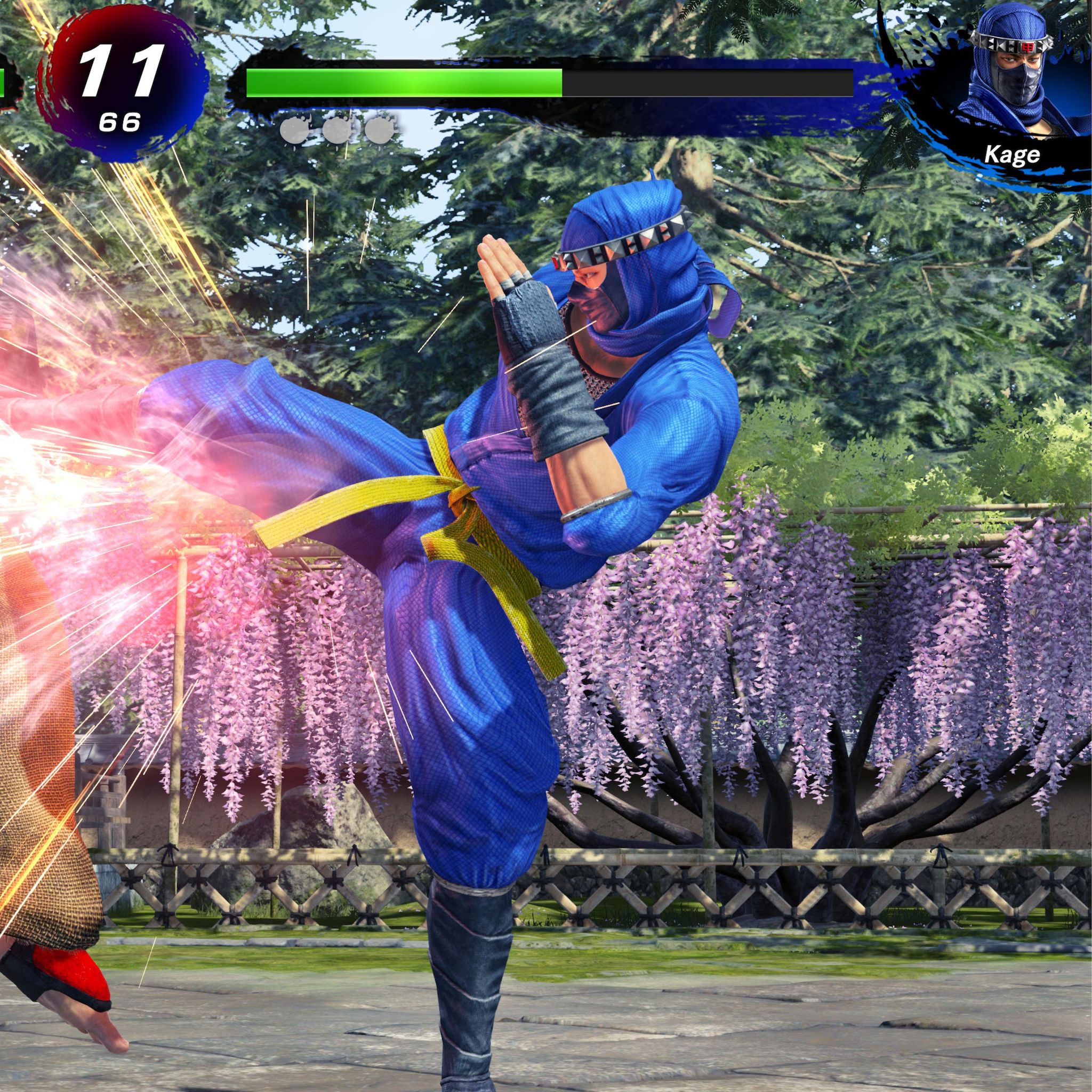Select the Kage name label
Viewport: 1092px width, 1092px height.
[x=1011, y=154]
